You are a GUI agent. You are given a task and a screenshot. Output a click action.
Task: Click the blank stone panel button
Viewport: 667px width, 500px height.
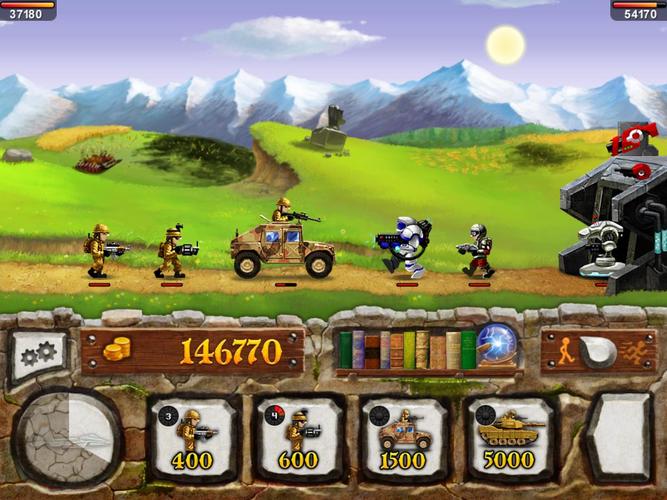(620, 437)
